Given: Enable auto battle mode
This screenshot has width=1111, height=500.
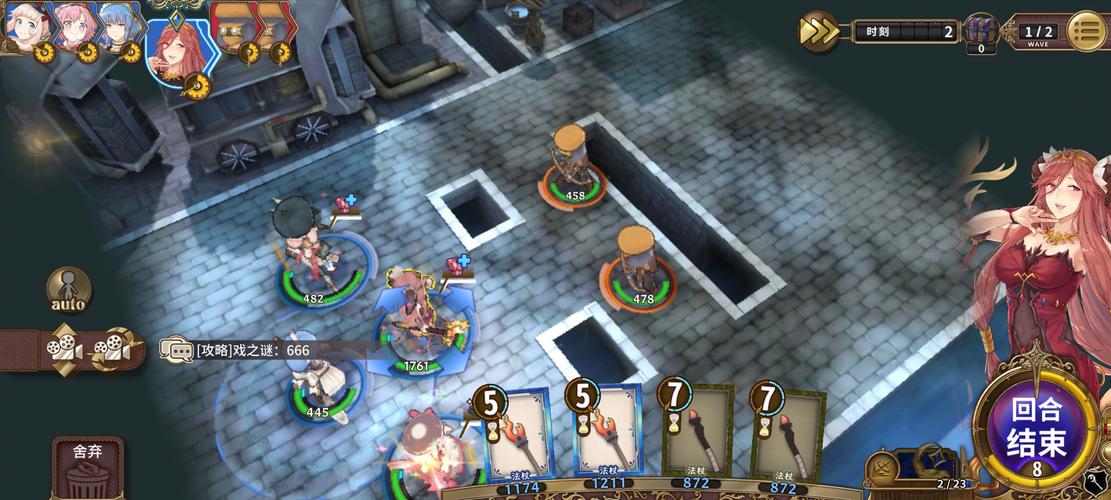Looking at the screenshot, I should (x=68, y=289).
